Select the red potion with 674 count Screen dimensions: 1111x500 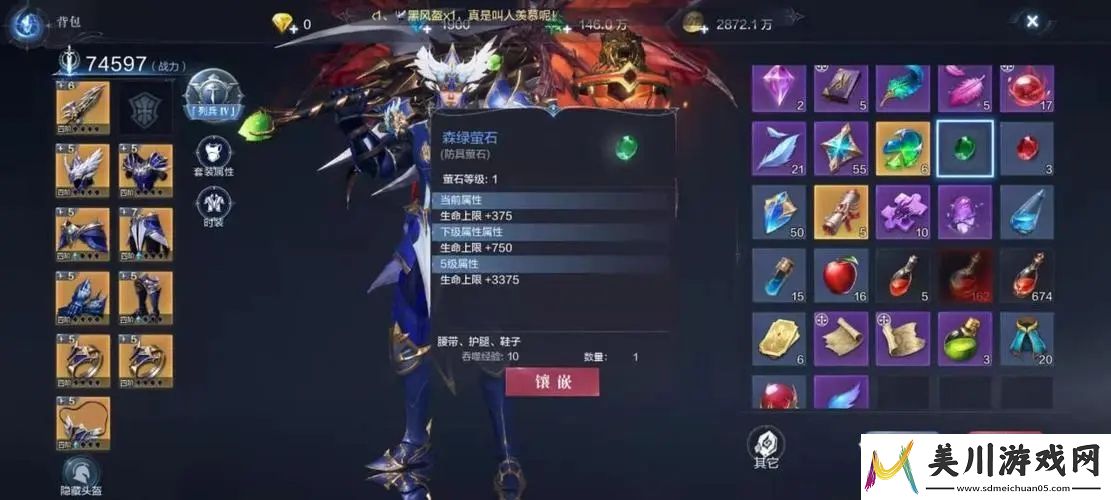click(x=1026, y=274)
